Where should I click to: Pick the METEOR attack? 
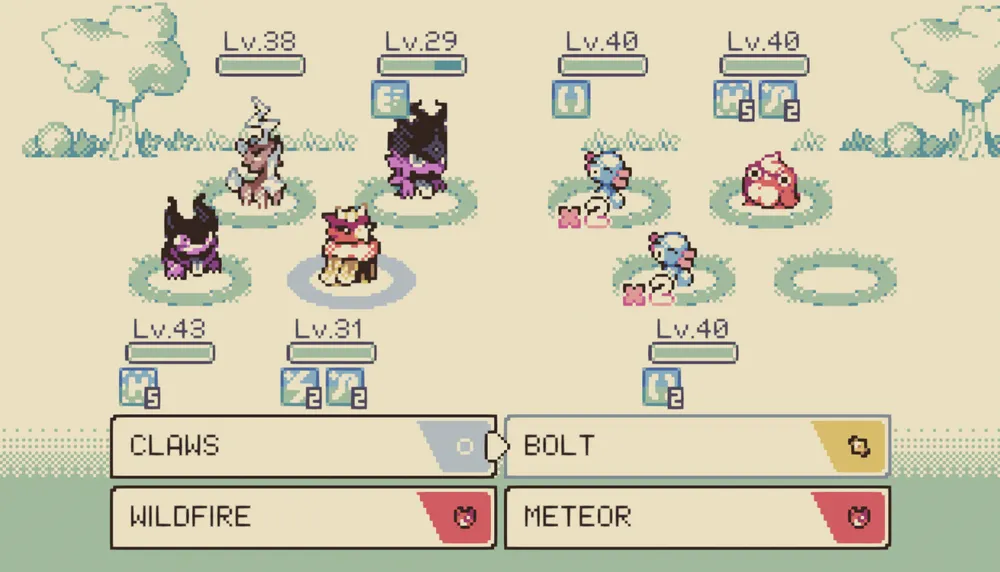coord(697,518)
